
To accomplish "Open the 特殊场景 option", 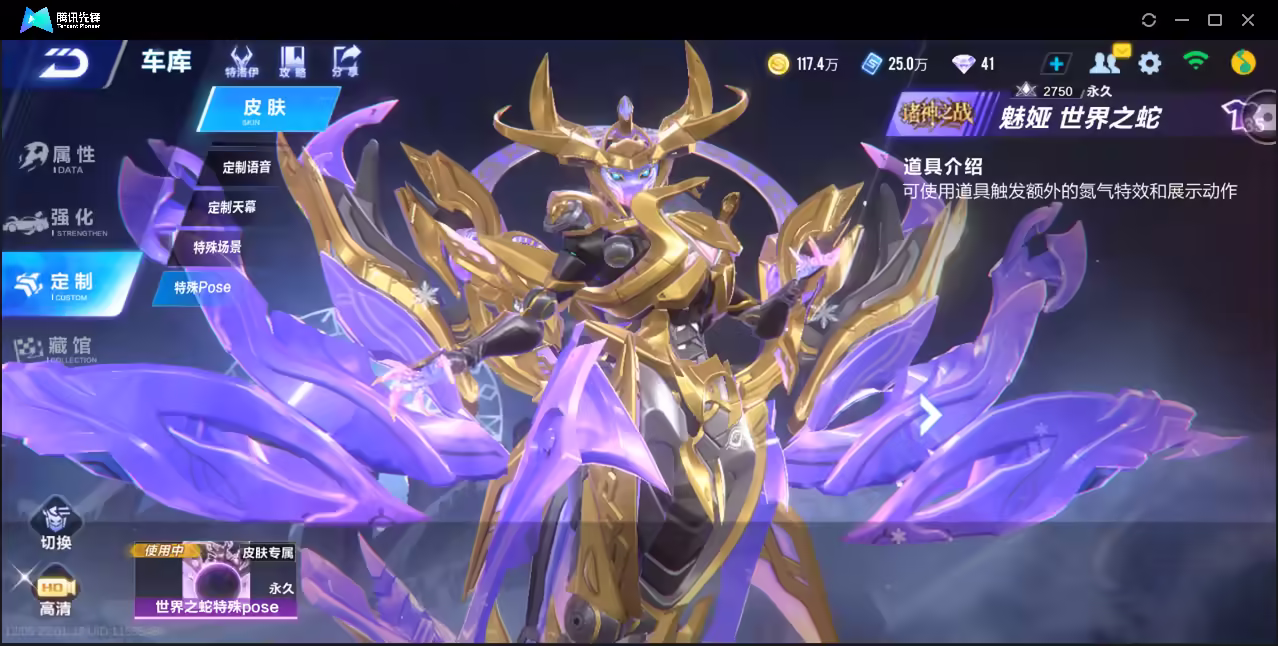I will [217, 247].
